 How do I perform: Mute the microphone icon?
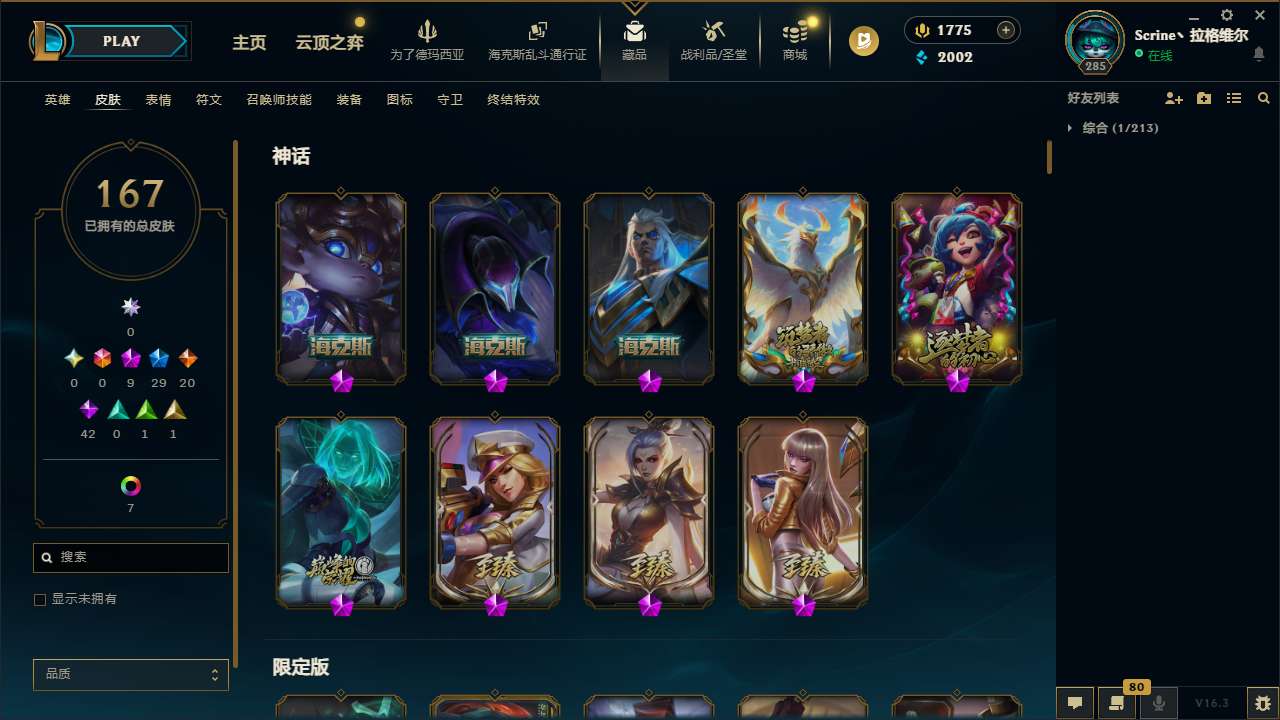point(1158,703)
